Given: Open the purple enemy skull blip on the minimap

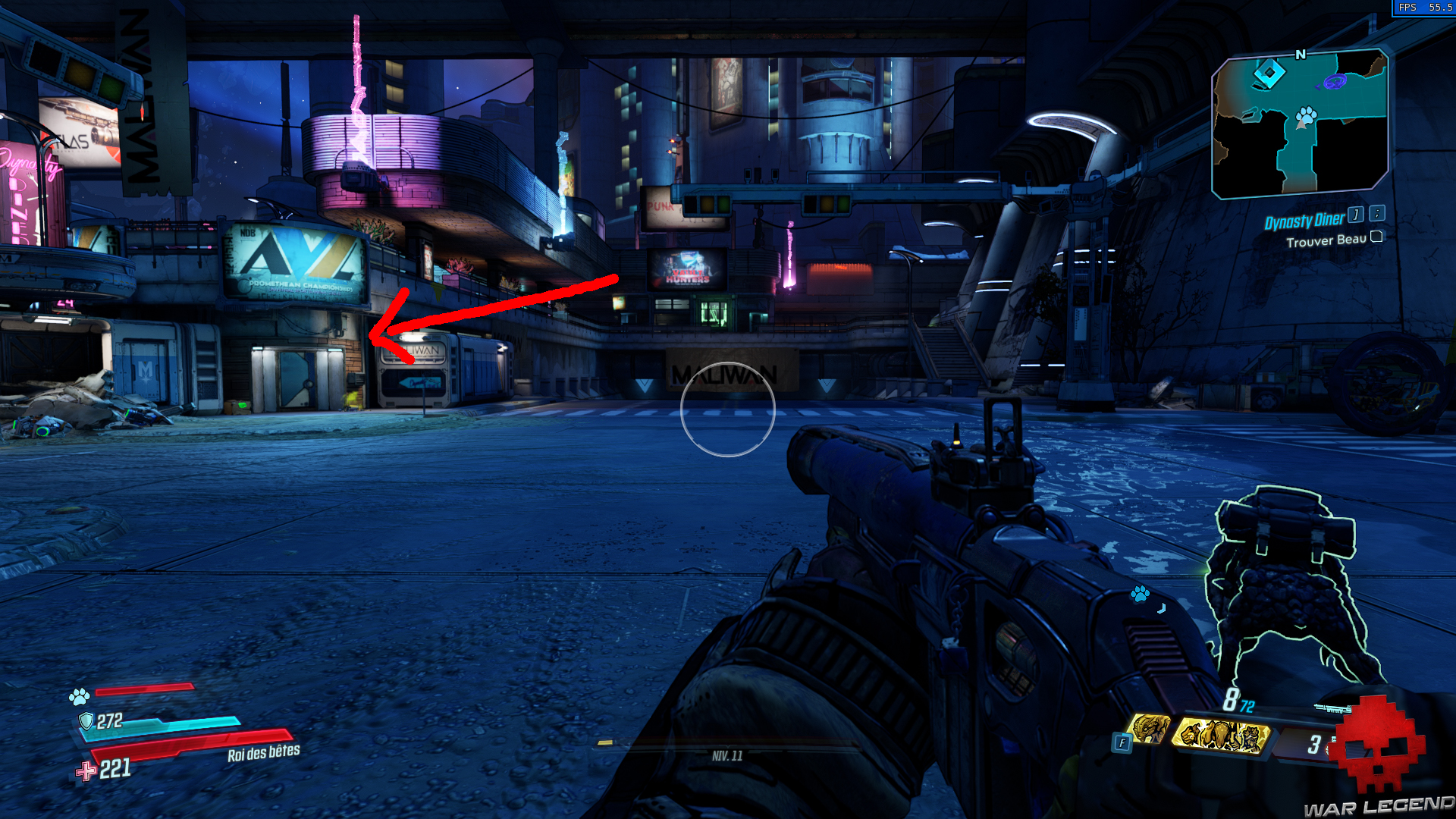Looking at the screenshot, I should (x=1335, y=82).
